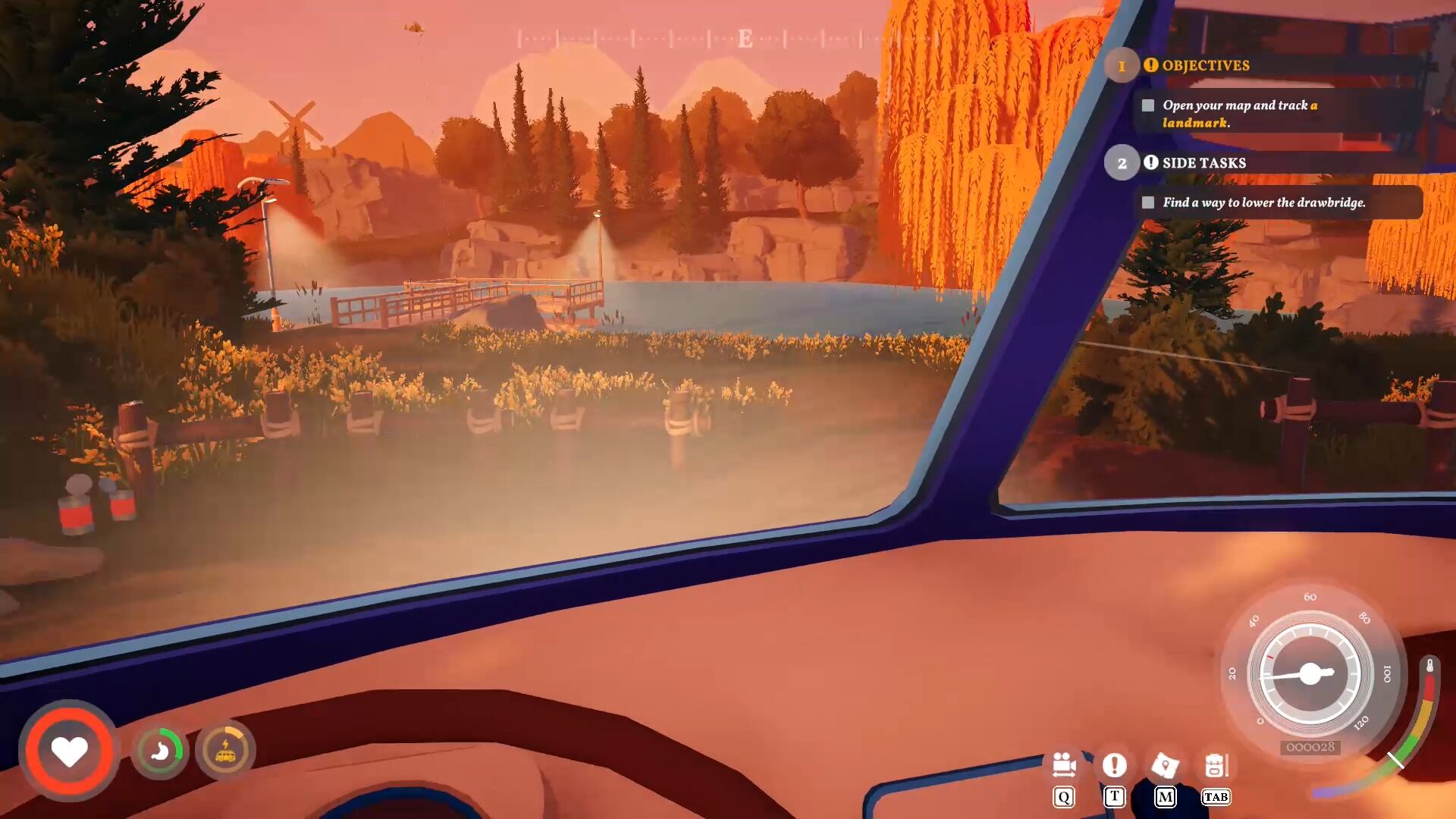Select the Objectives header in the tracker
Image resolution: width=1456 pixels, height=819 pixels.
(1205, 65)
